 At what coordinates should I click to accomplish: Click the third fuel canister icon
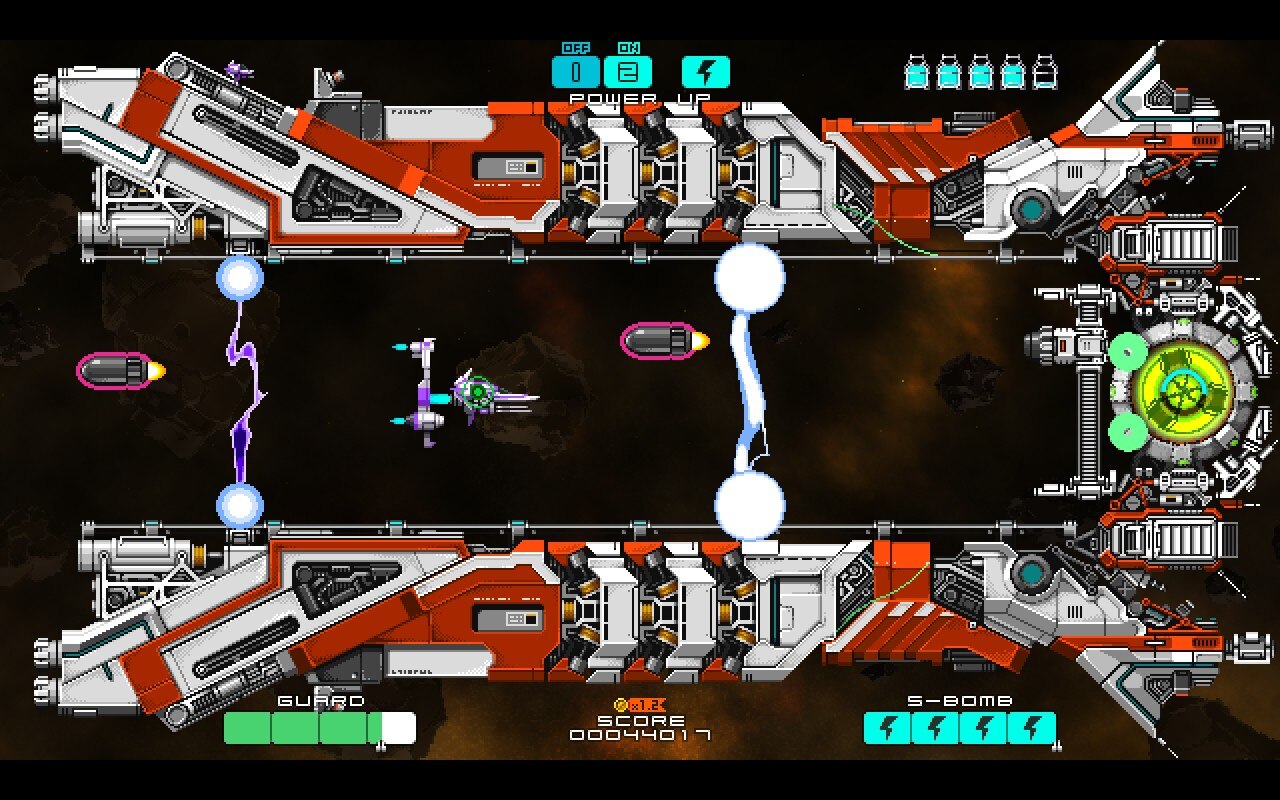(x=981, y=73)
